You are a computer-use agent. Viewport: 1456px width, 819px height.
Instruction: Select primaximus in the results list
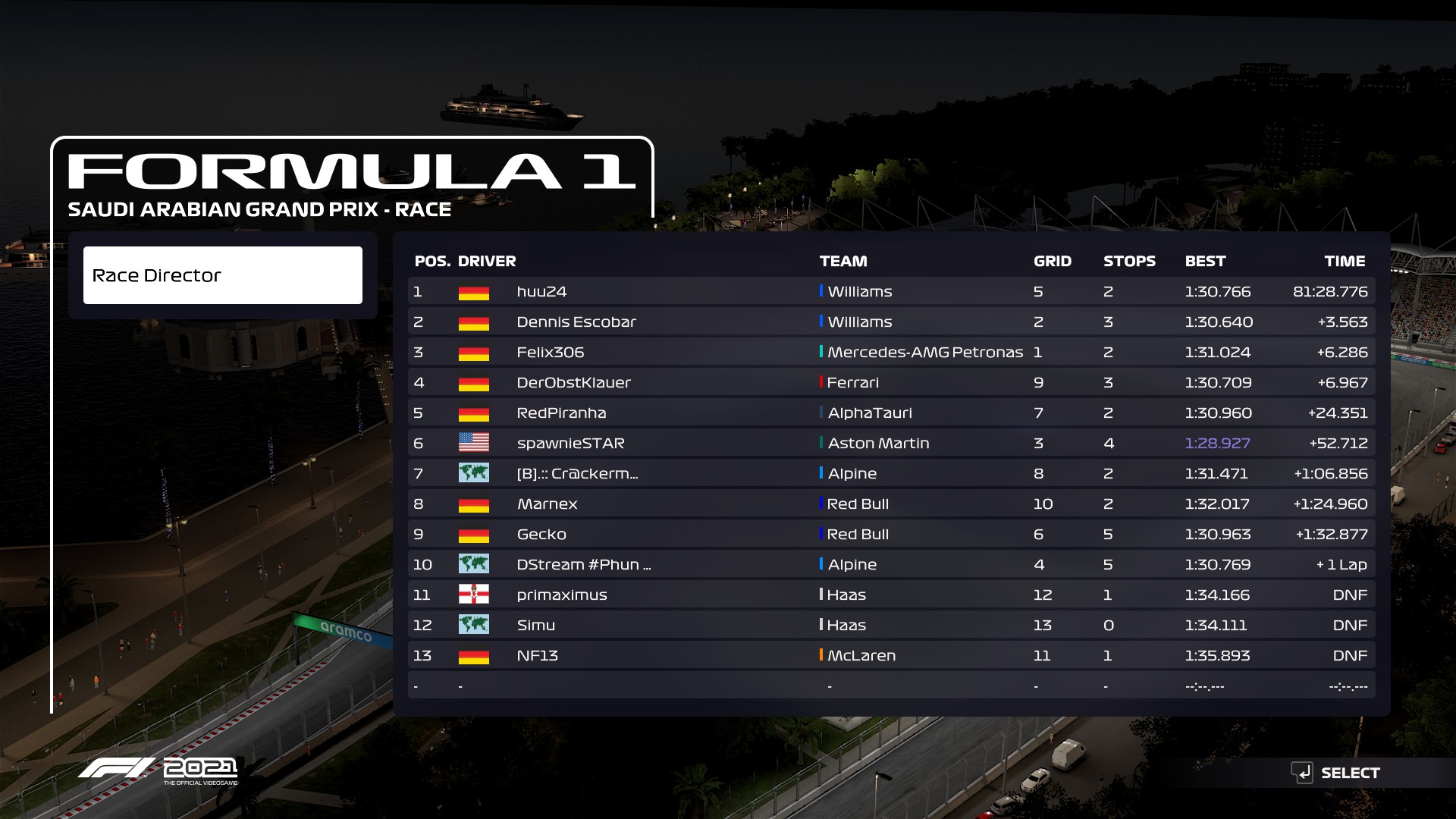(x=891, y=595)
